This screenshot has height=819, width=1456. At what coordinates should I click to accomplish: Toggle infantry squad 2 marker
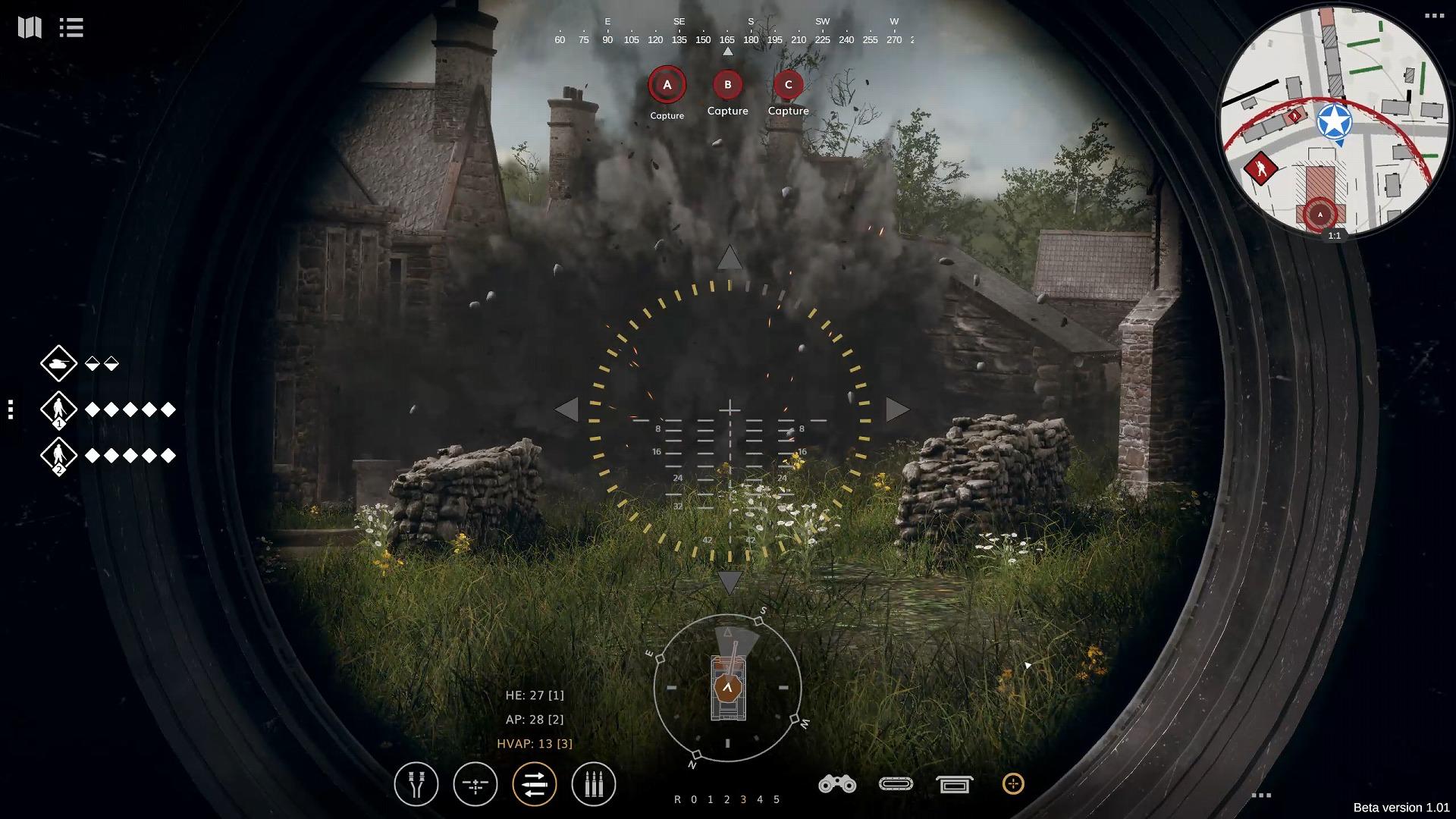click(59, 456)
